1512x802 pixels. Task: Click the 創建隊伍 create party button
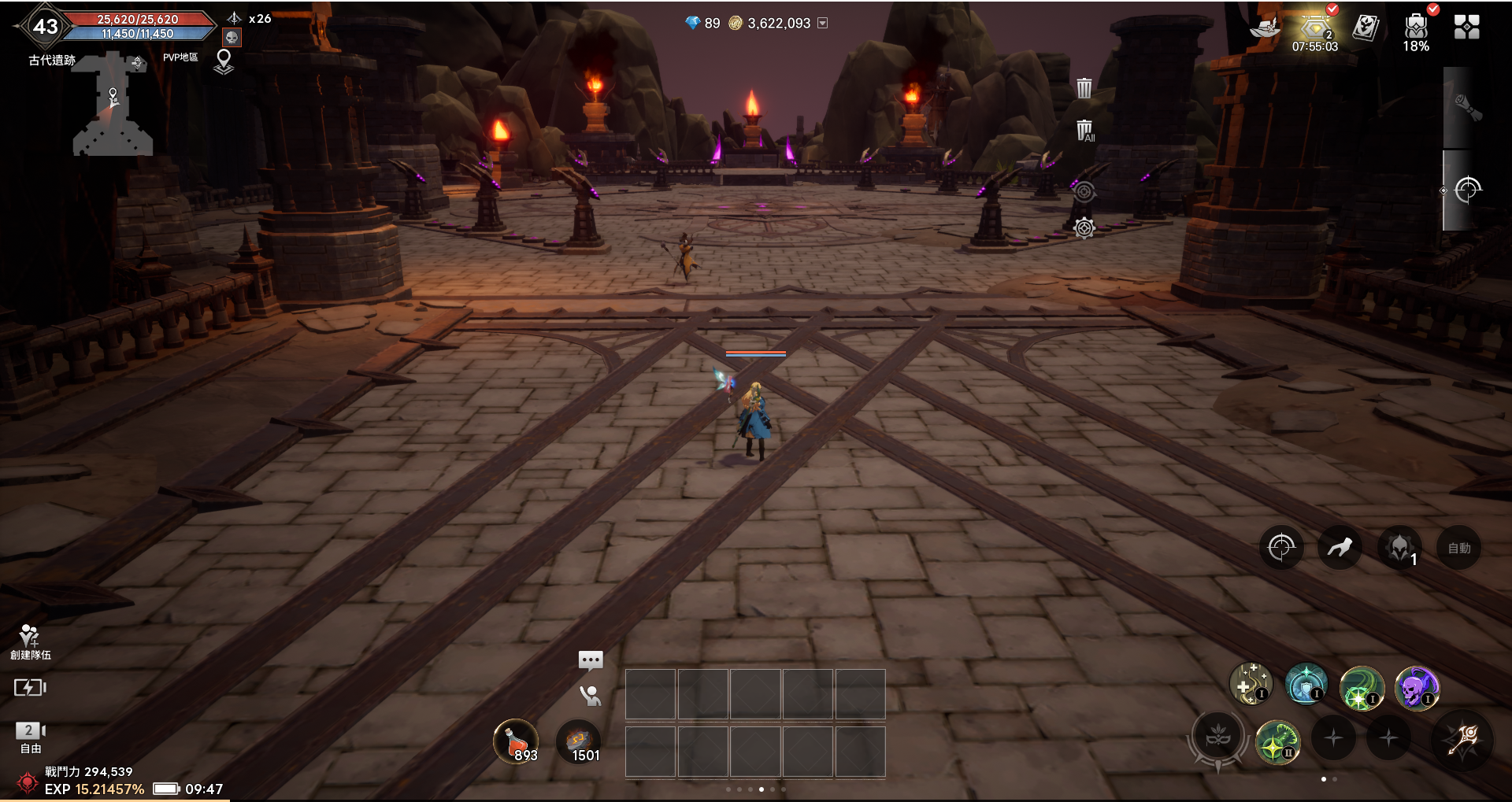30,642
